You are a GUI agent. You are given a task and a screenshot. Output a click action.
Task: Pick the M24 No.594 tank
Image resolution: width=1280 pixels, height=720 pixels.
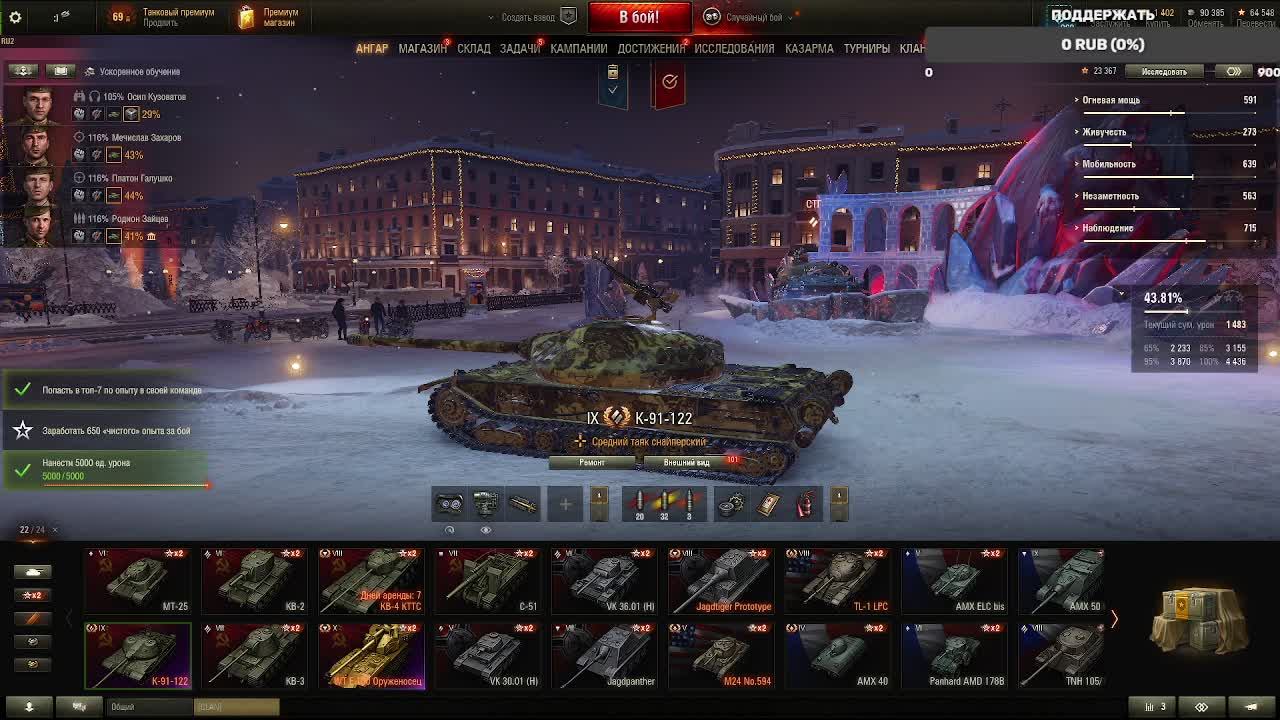point(720,657)
